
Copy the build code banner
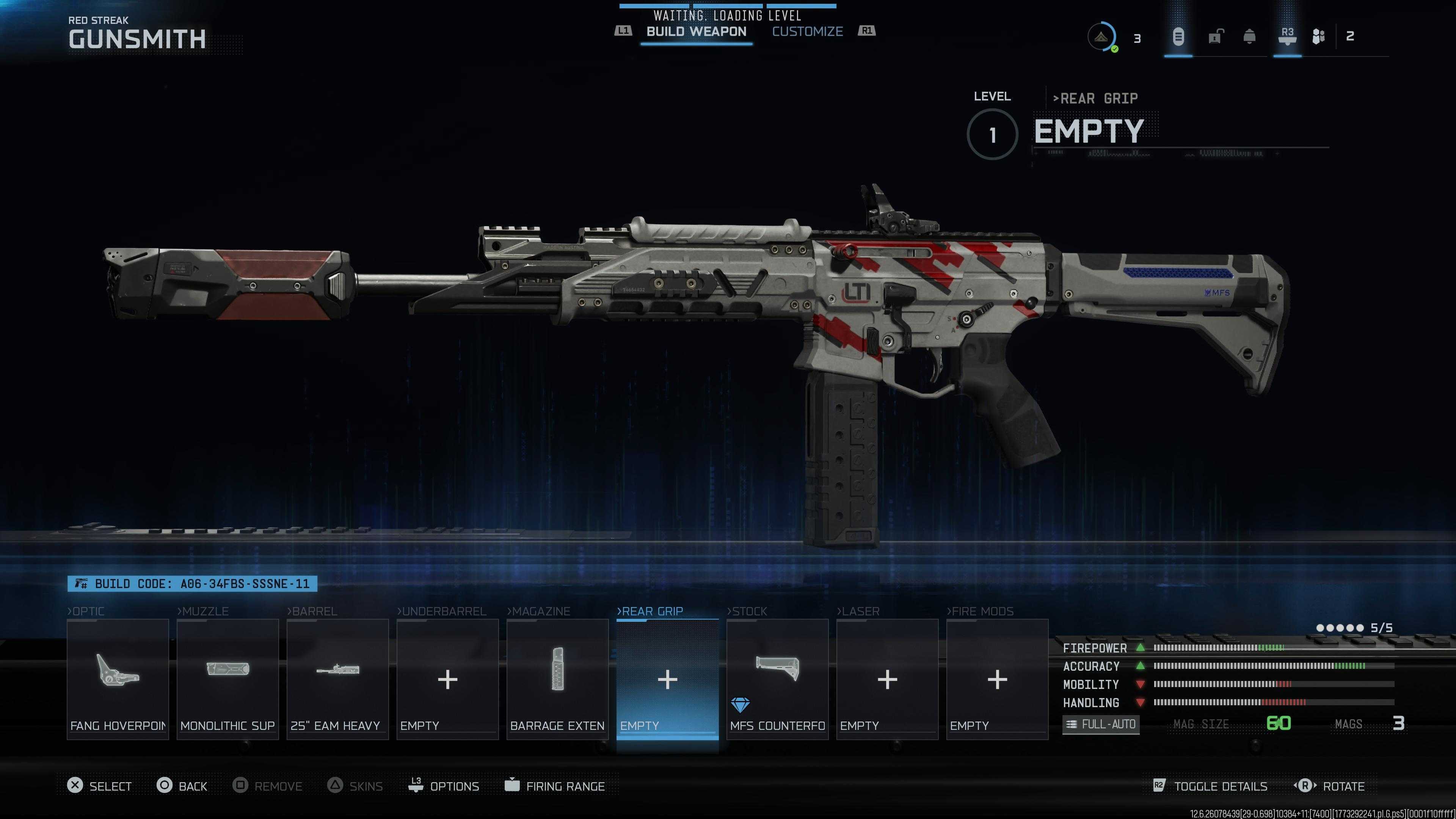[192, 584]
